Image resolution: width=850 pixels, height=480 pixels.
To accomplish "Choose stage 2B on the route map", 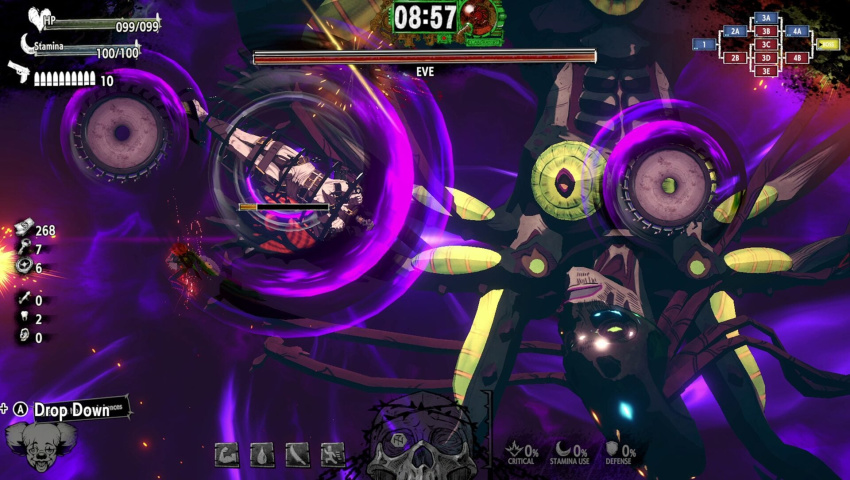I will click(735, 58).
